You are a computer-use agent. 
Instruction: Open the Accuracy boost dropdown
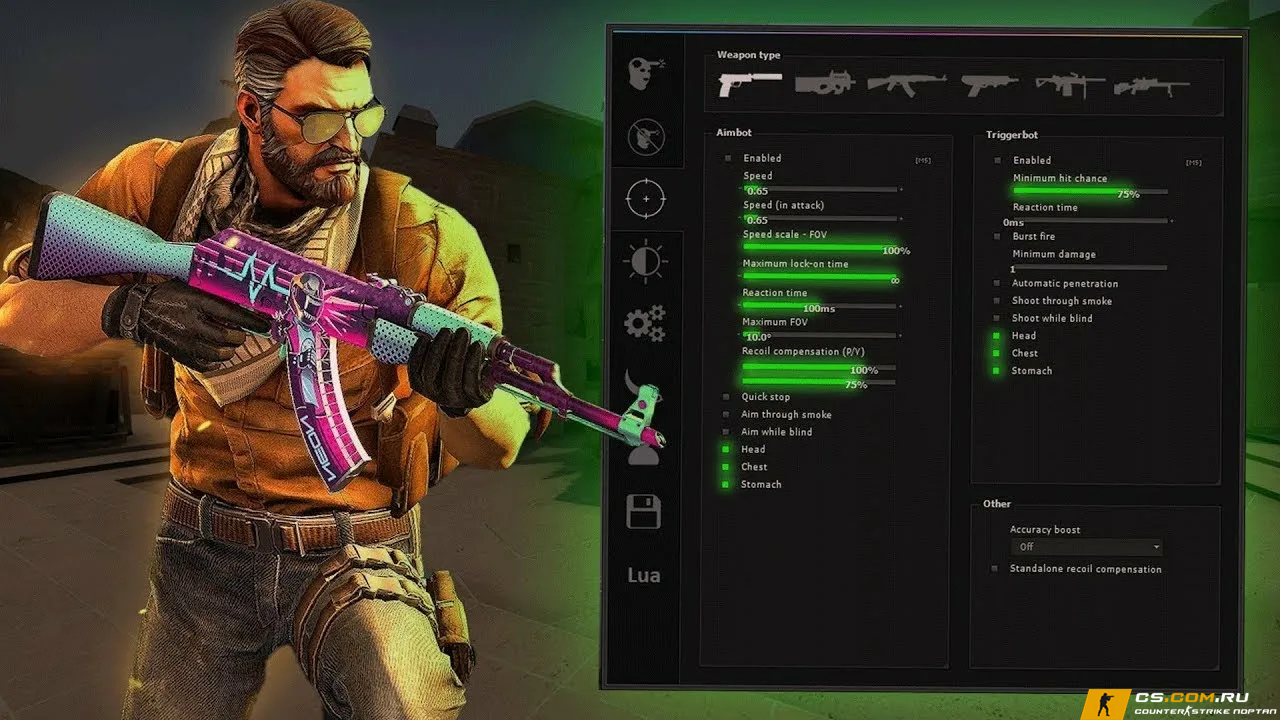pyautogui.click(x=1086, y=547)
